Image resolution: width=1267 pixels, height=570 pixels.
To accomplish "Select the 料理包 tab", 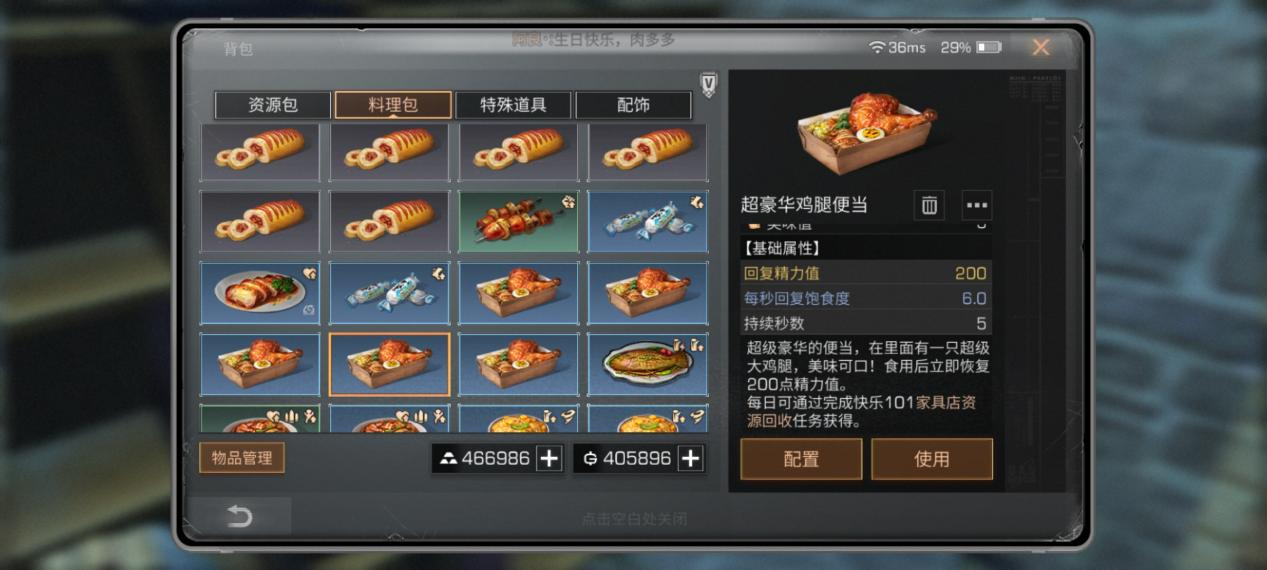I will tap(393, 105).
